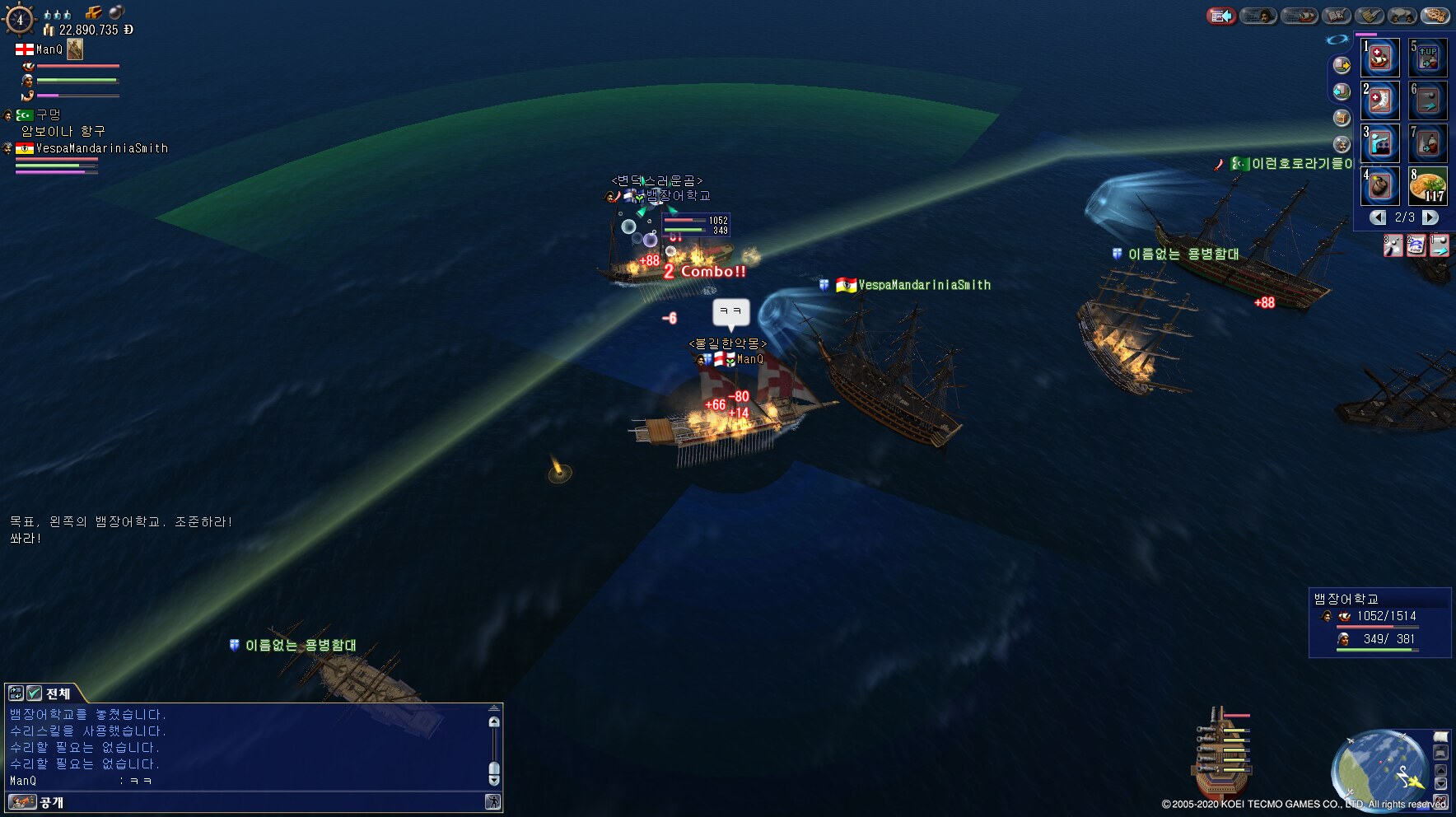The image size is (1456, 817).
Task: Click the red menu-collapse arrow button
Action: tap(1221, 16)
